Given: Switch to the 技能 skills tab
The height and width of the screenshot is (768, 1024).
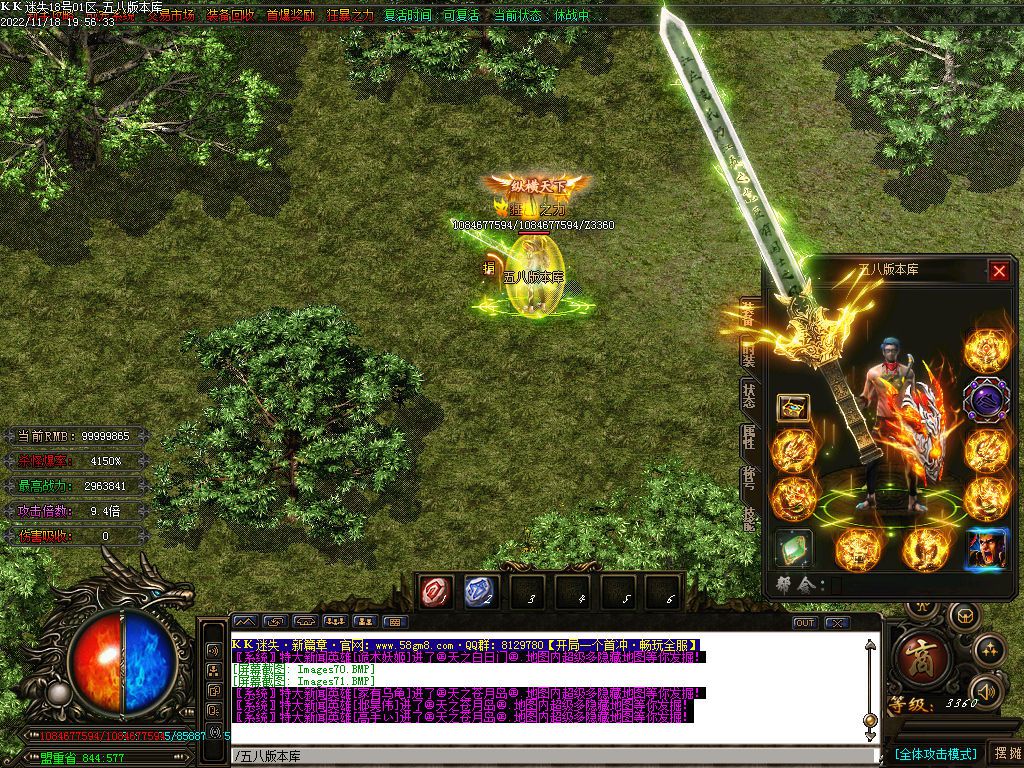Looking at the screenshot, I should (748, 515).
